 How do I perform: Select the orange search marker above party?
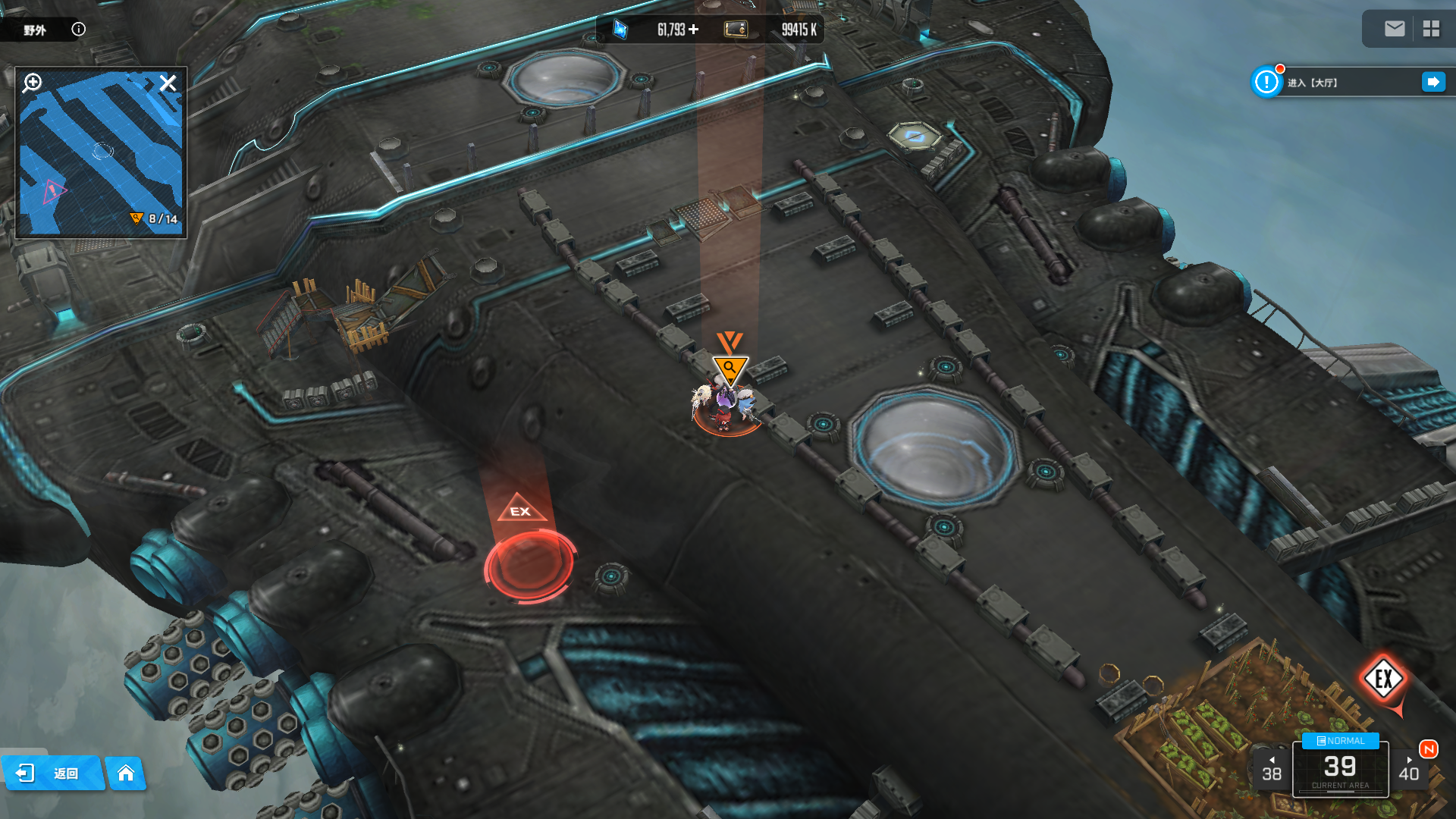730,369
